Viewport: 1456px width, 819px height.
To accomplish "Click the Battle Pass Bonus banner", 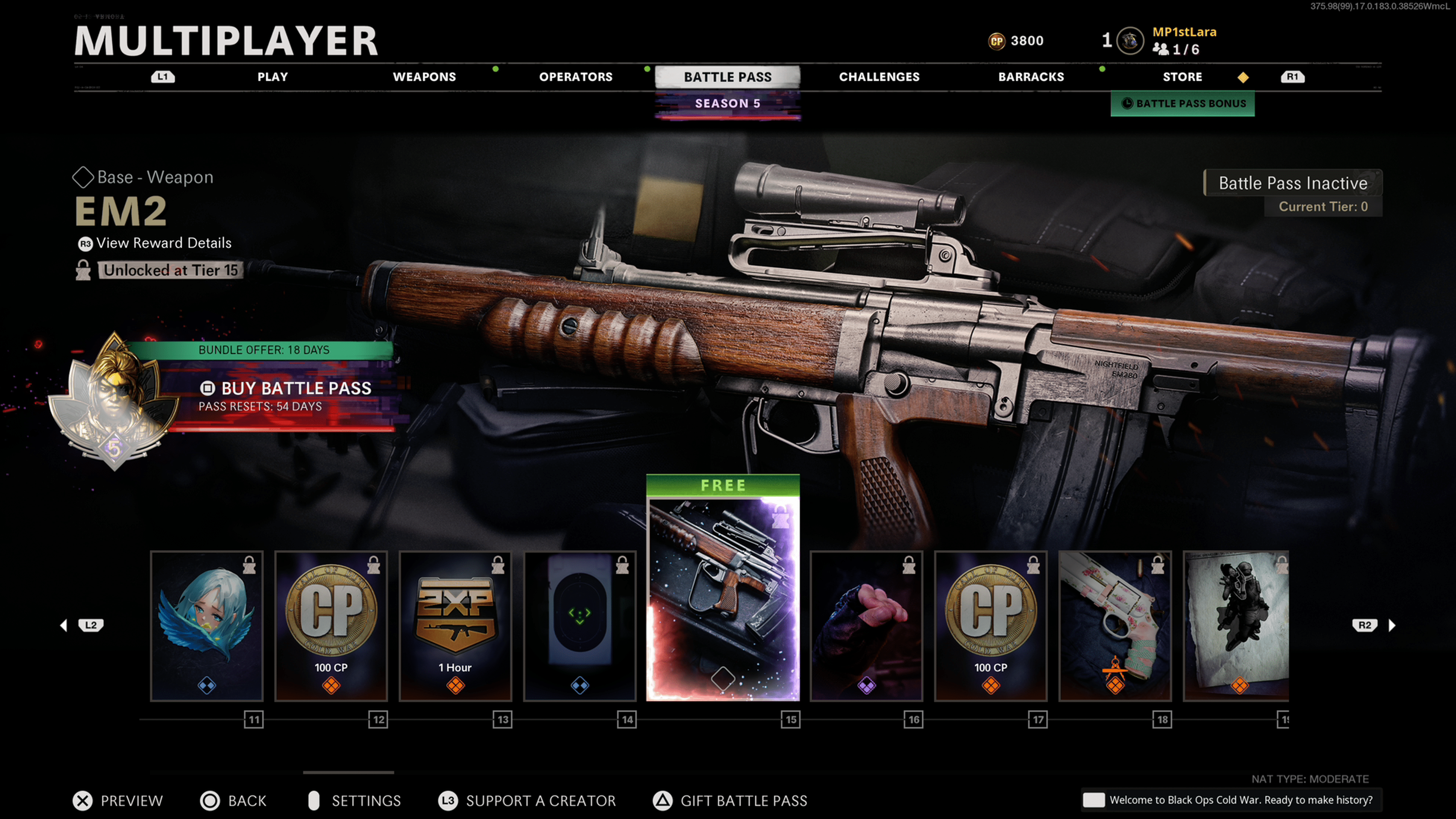I will pyautogui.click(x=1183, y=104).
